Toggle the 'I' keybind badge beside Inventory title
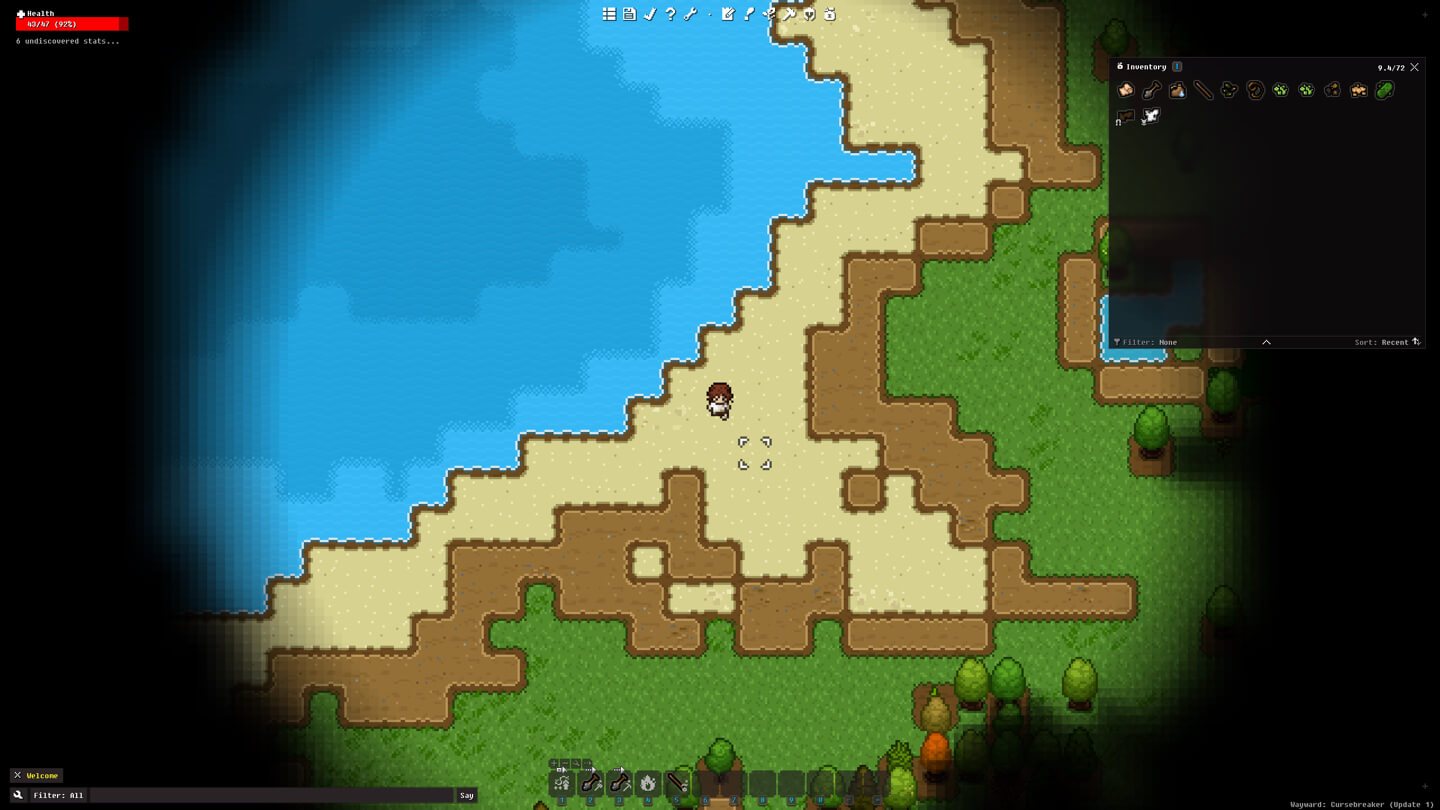 [1177, 66]
